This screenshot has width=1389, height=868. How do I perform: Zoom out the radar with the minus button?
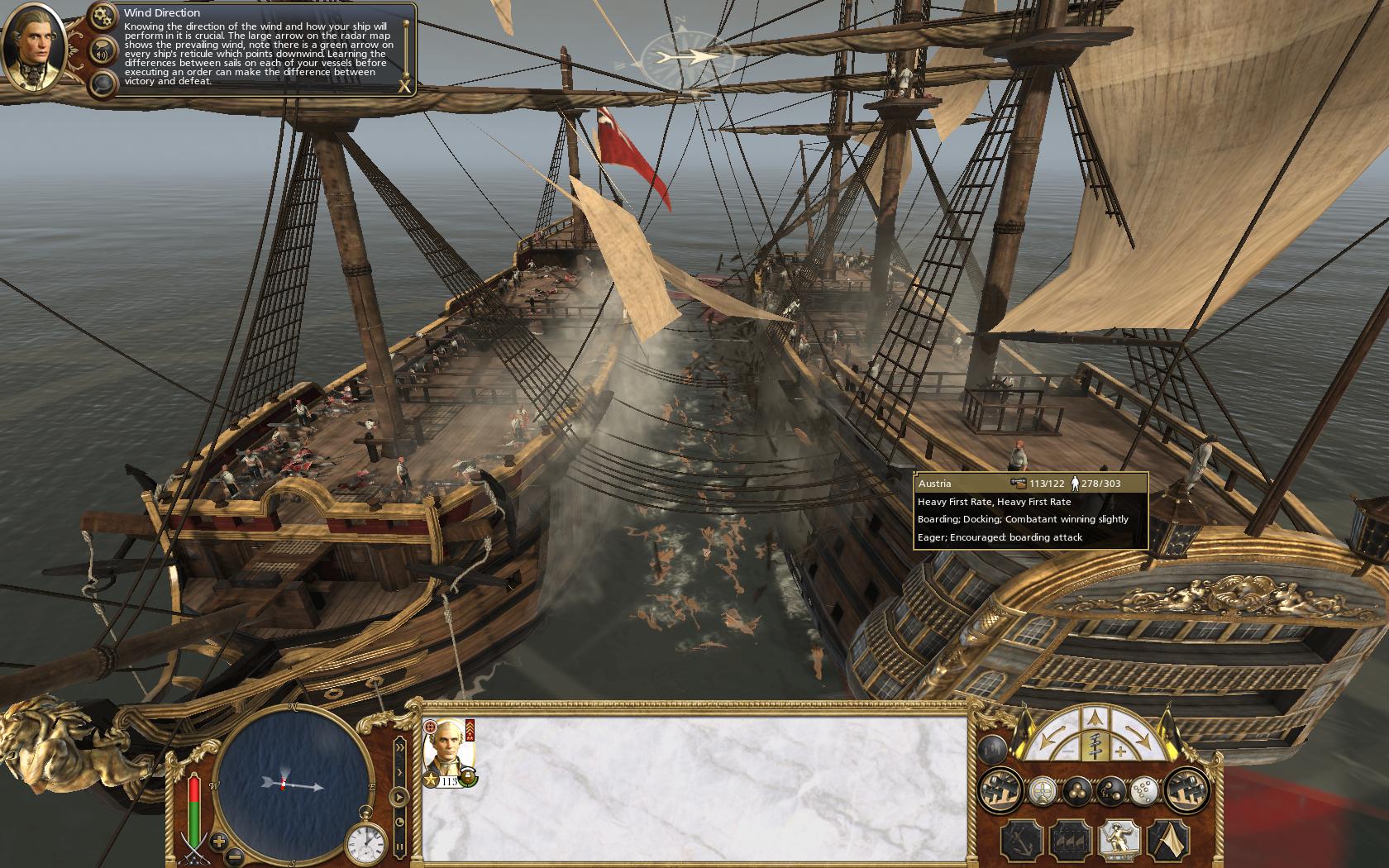(236, 856)
